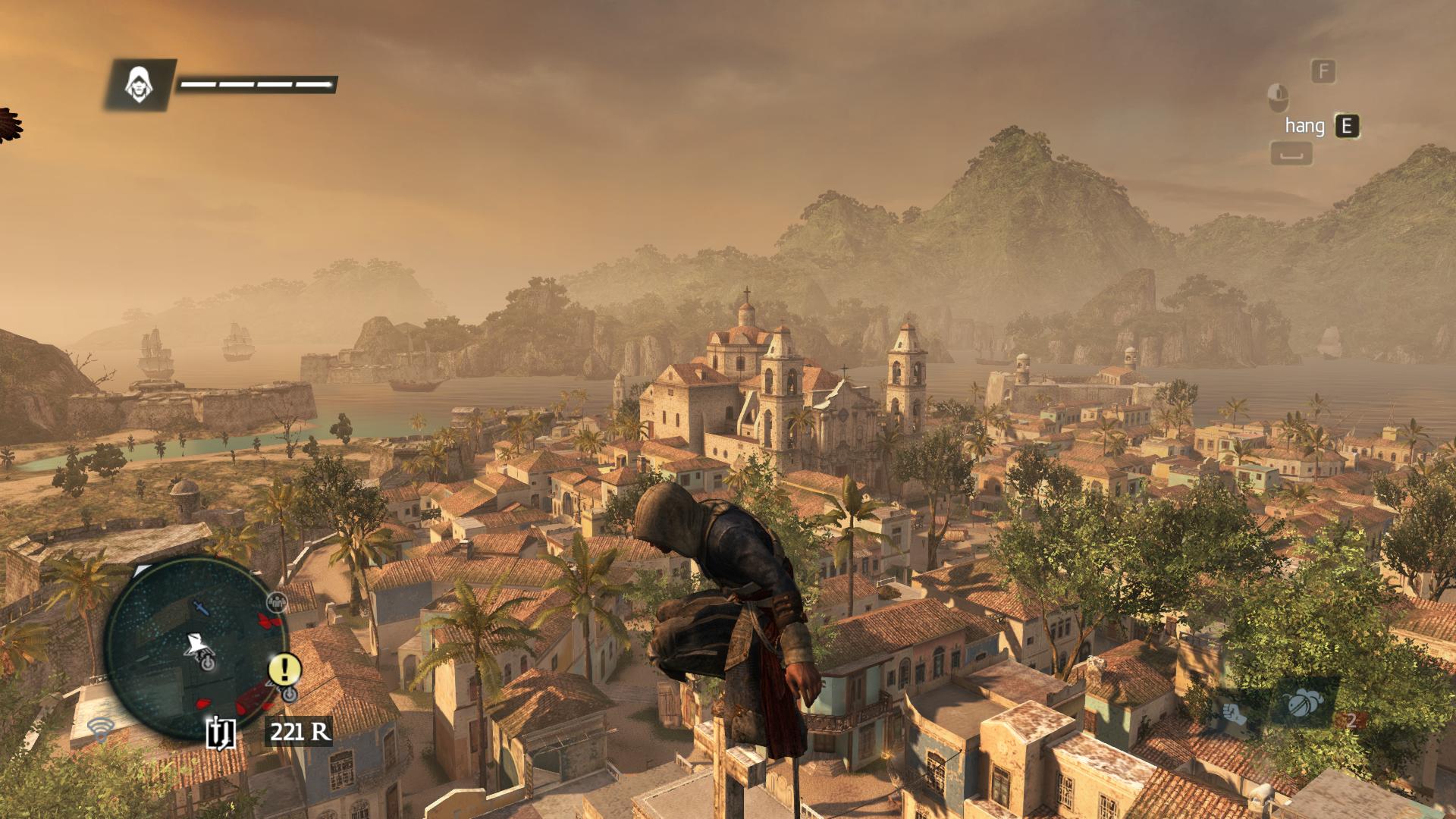Select the grey crowd group marker
Image resolution: width=1456 pixels, height=819 pixels.
click(x=278, y=602)
